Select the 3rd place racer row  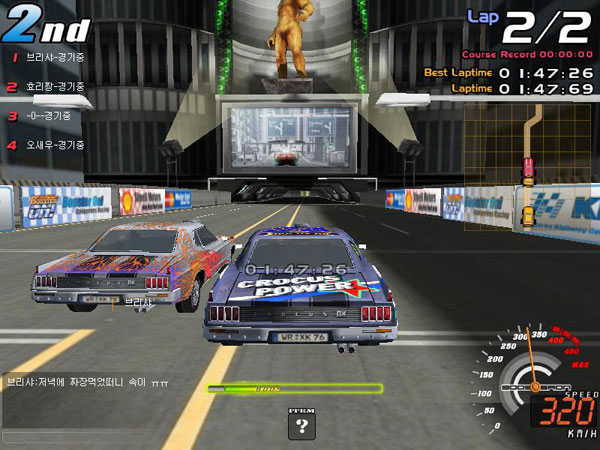click(40, 116)
